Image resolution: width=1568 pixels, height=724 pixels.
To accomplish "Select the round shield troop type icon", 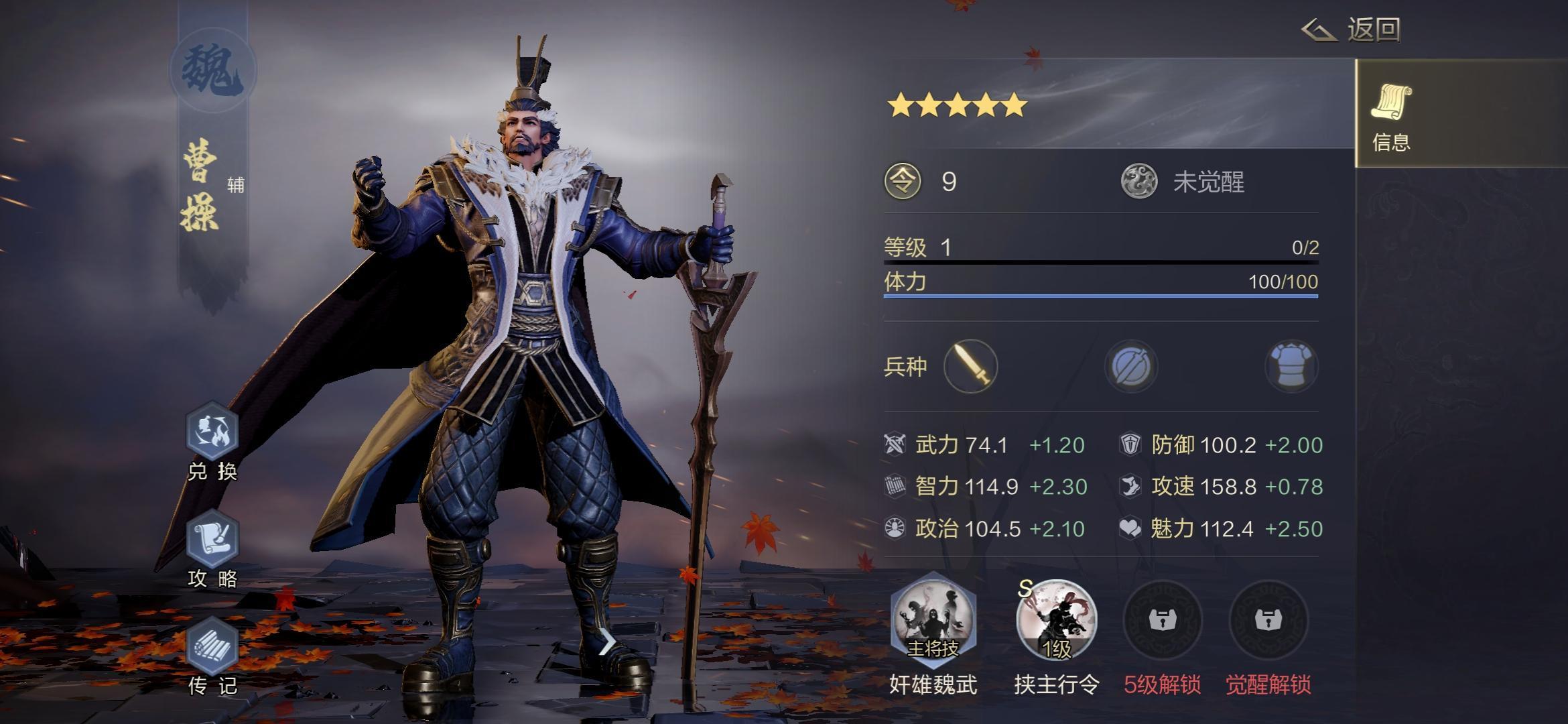I will pyautogui.click(x=1130, y=366).
